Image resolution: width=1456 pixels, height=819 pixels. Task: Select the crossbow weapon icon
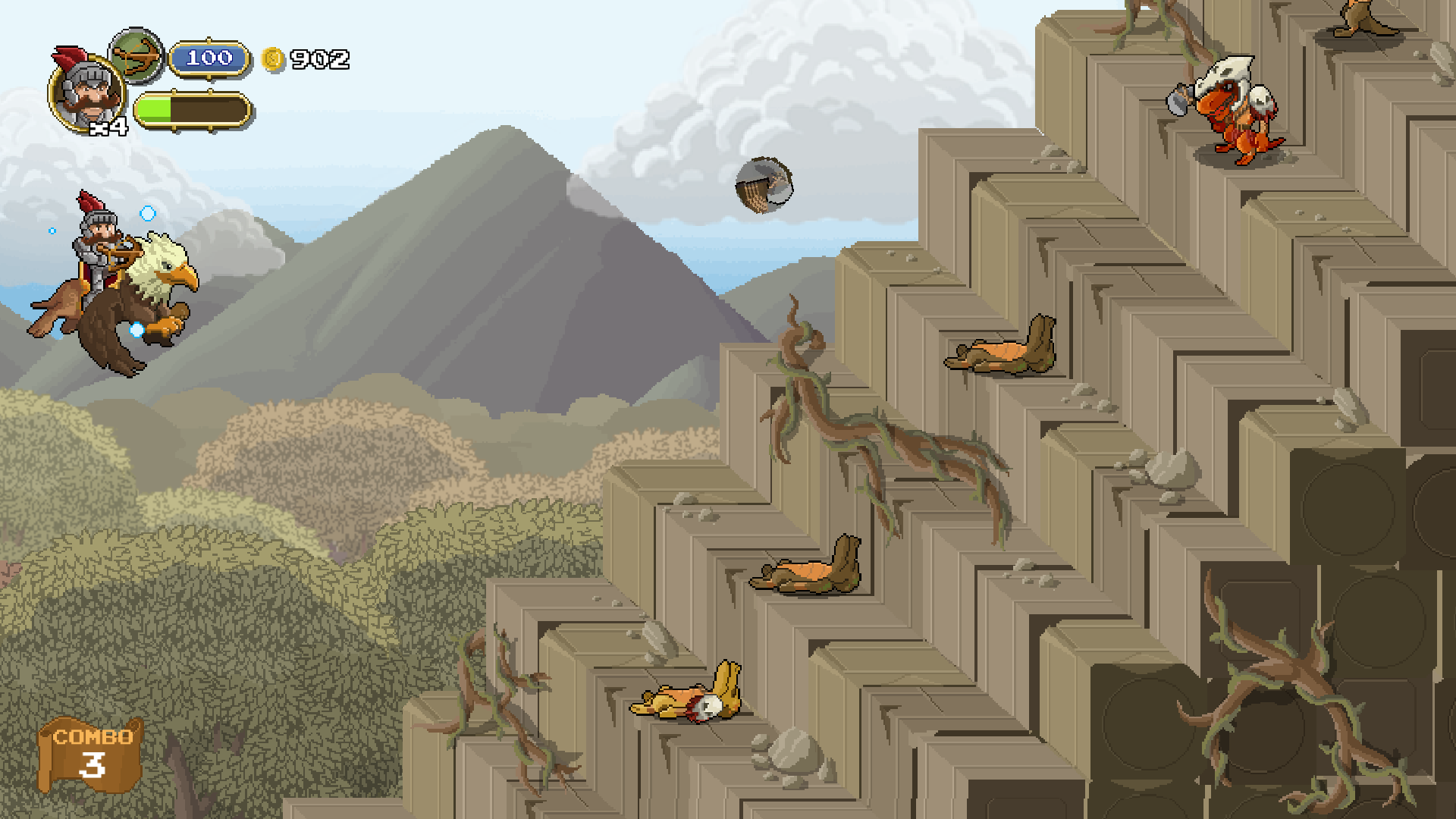137,55
